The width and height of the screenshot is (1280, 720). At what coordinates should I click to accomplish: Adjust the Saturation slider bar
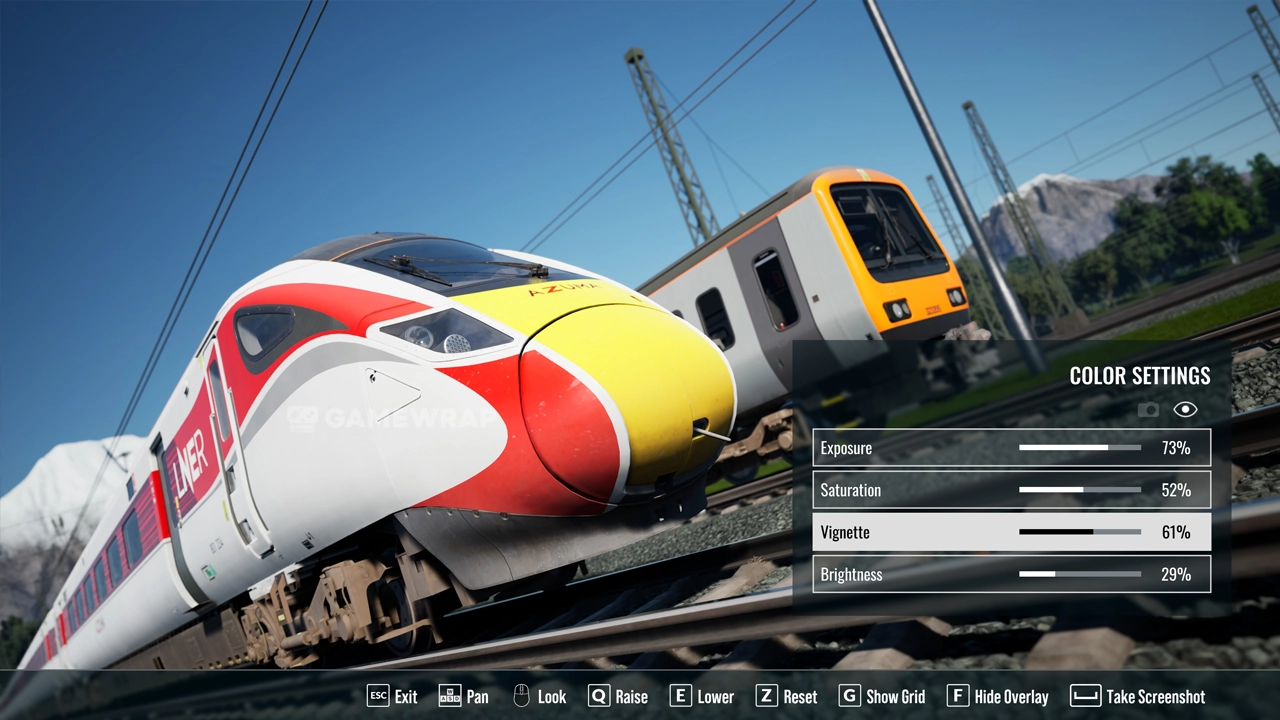click(x=1079, y=490)
